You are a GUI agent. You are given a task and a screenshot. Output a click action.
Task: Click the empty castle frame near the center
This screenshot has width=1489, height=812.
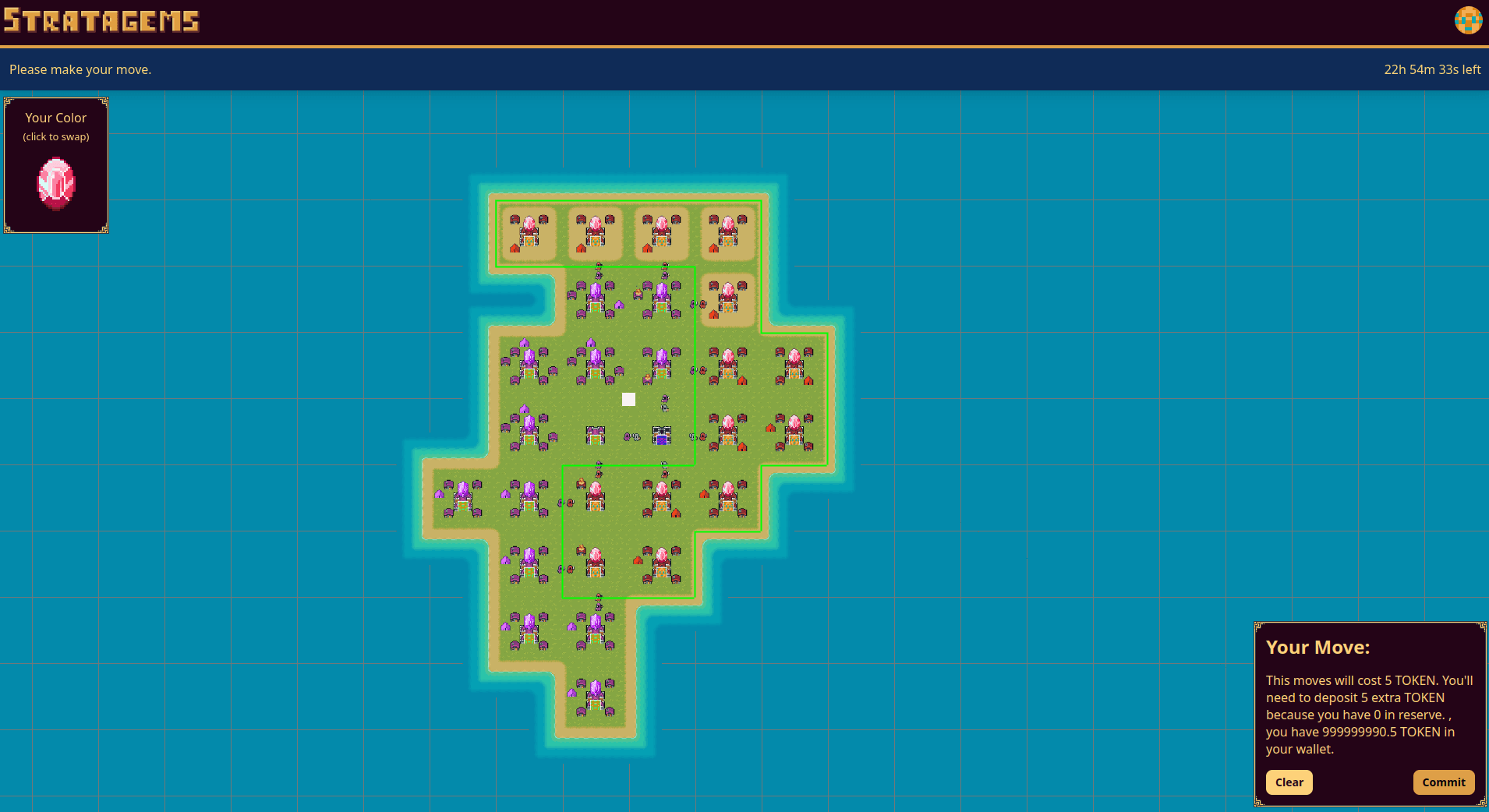(596, 434)
